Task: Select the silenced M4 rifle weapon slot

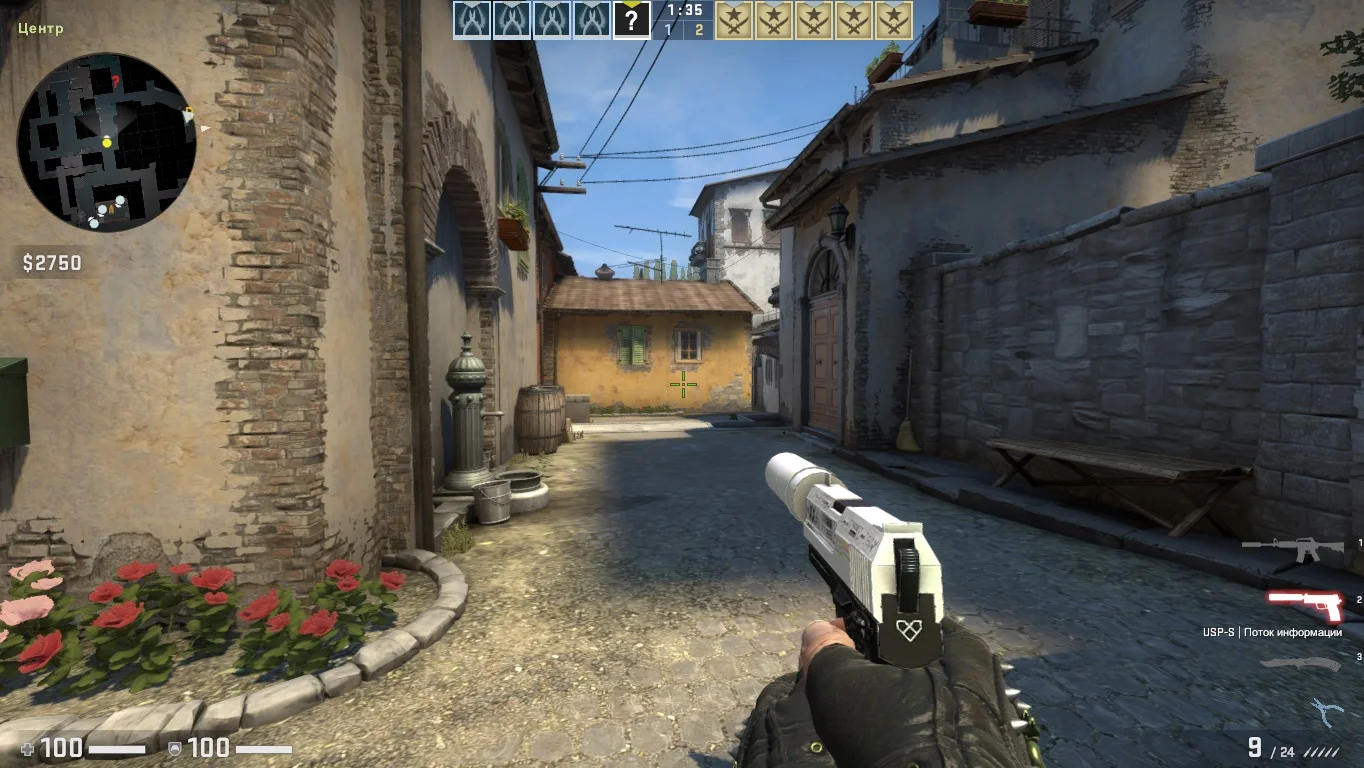Action: 1294,549
